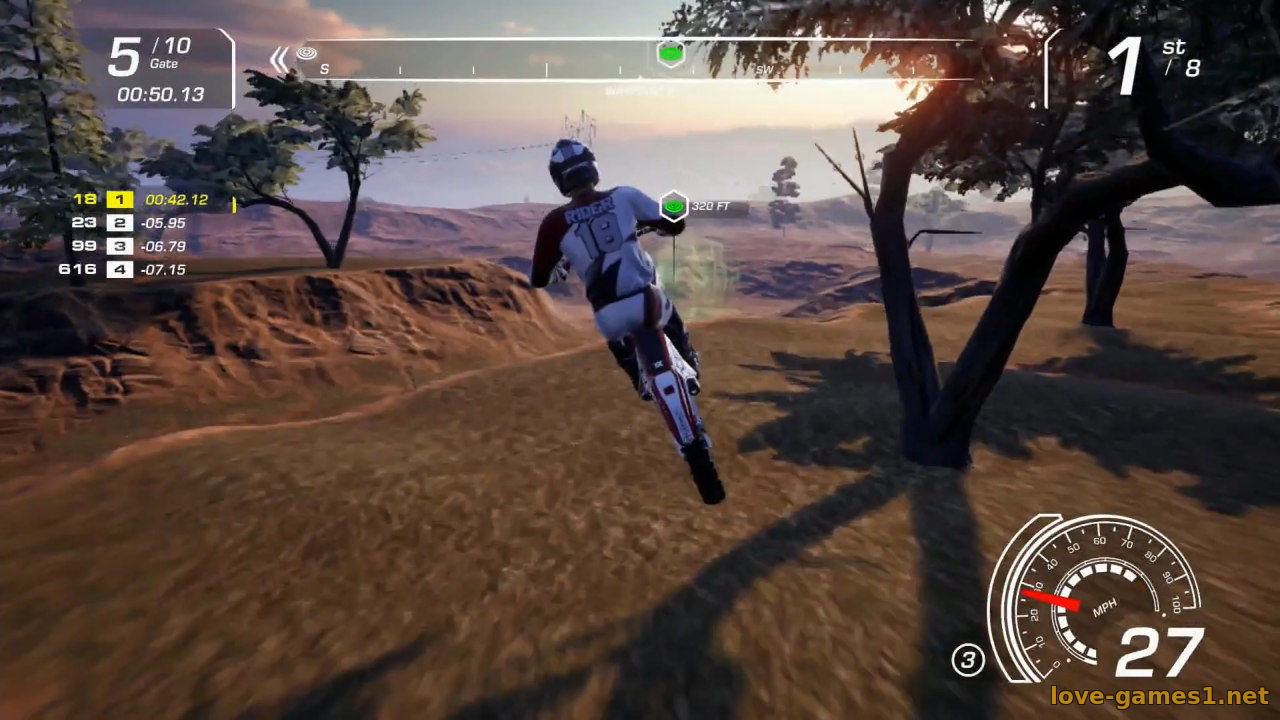
Task: Select the green gate marker labeled 320 FT
Action: coord(675,207)
